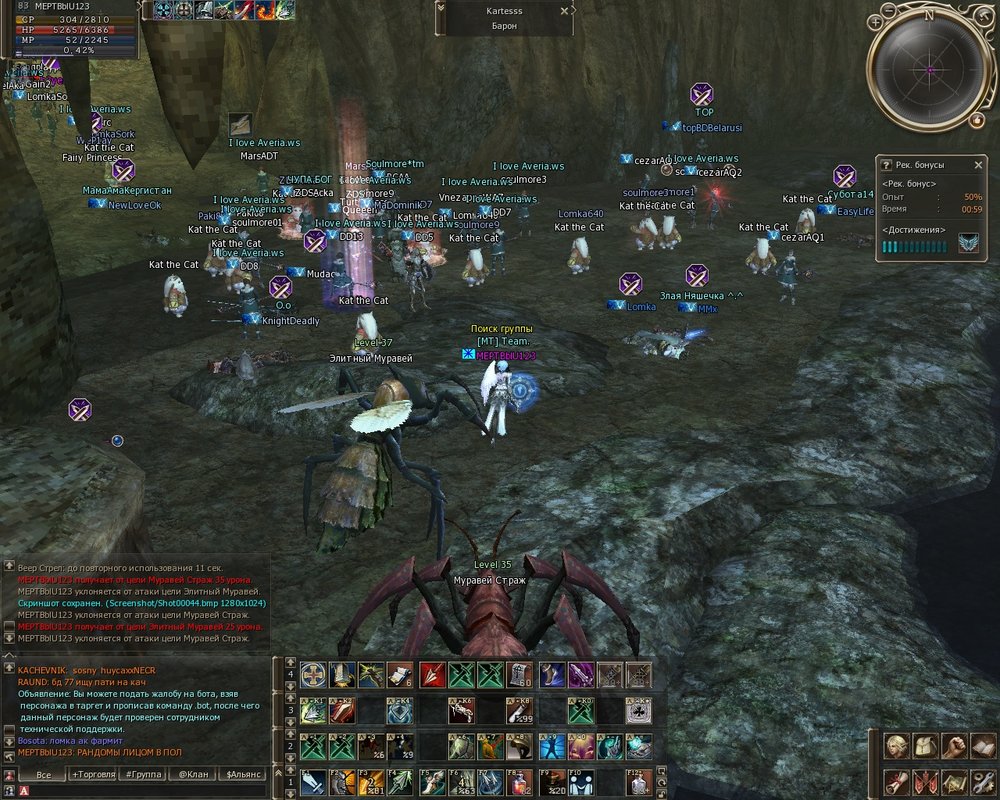Click the winged achievements icon

click(968, 245)
